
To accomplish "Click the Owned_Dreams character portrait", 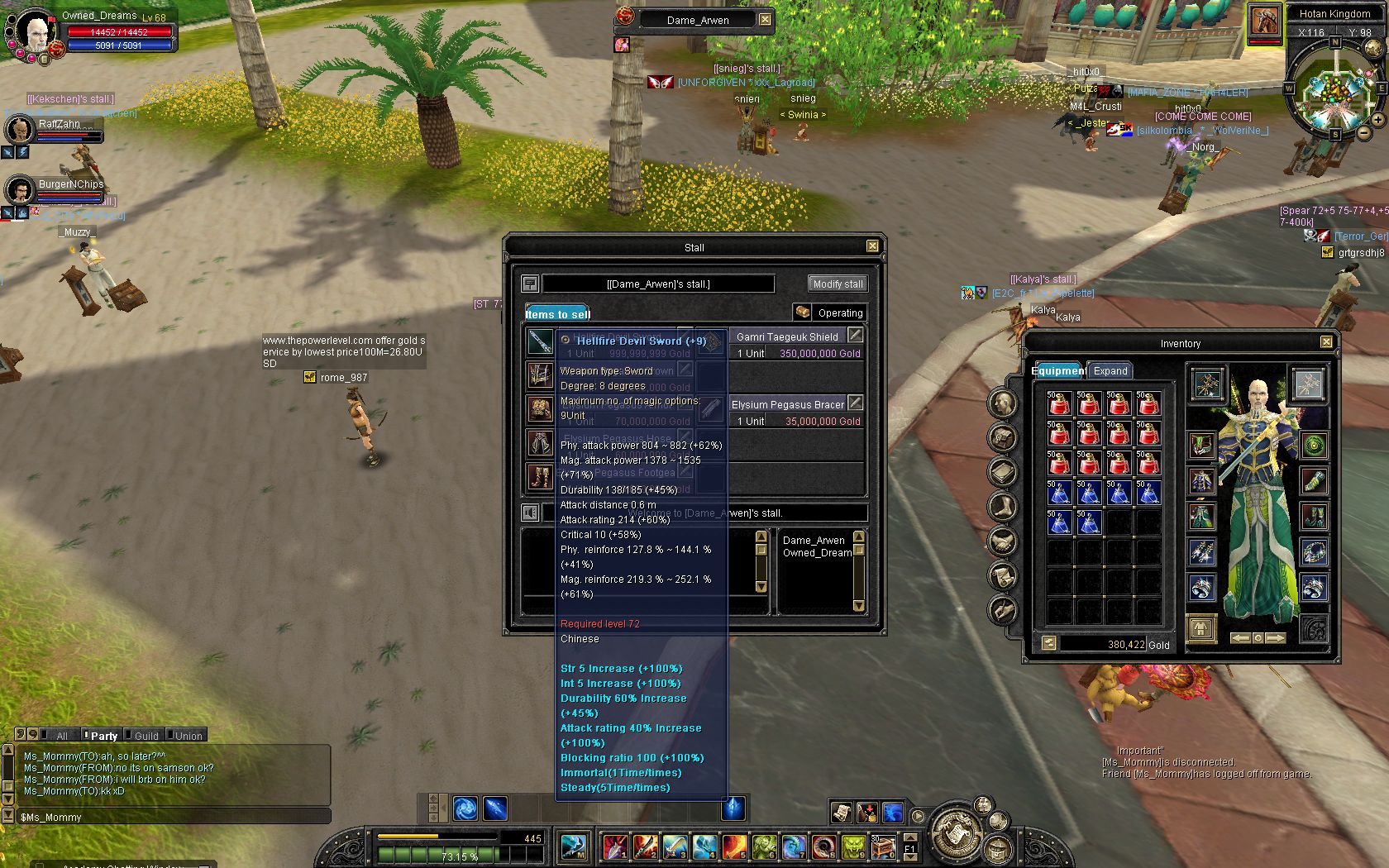I will click(35, 33).
